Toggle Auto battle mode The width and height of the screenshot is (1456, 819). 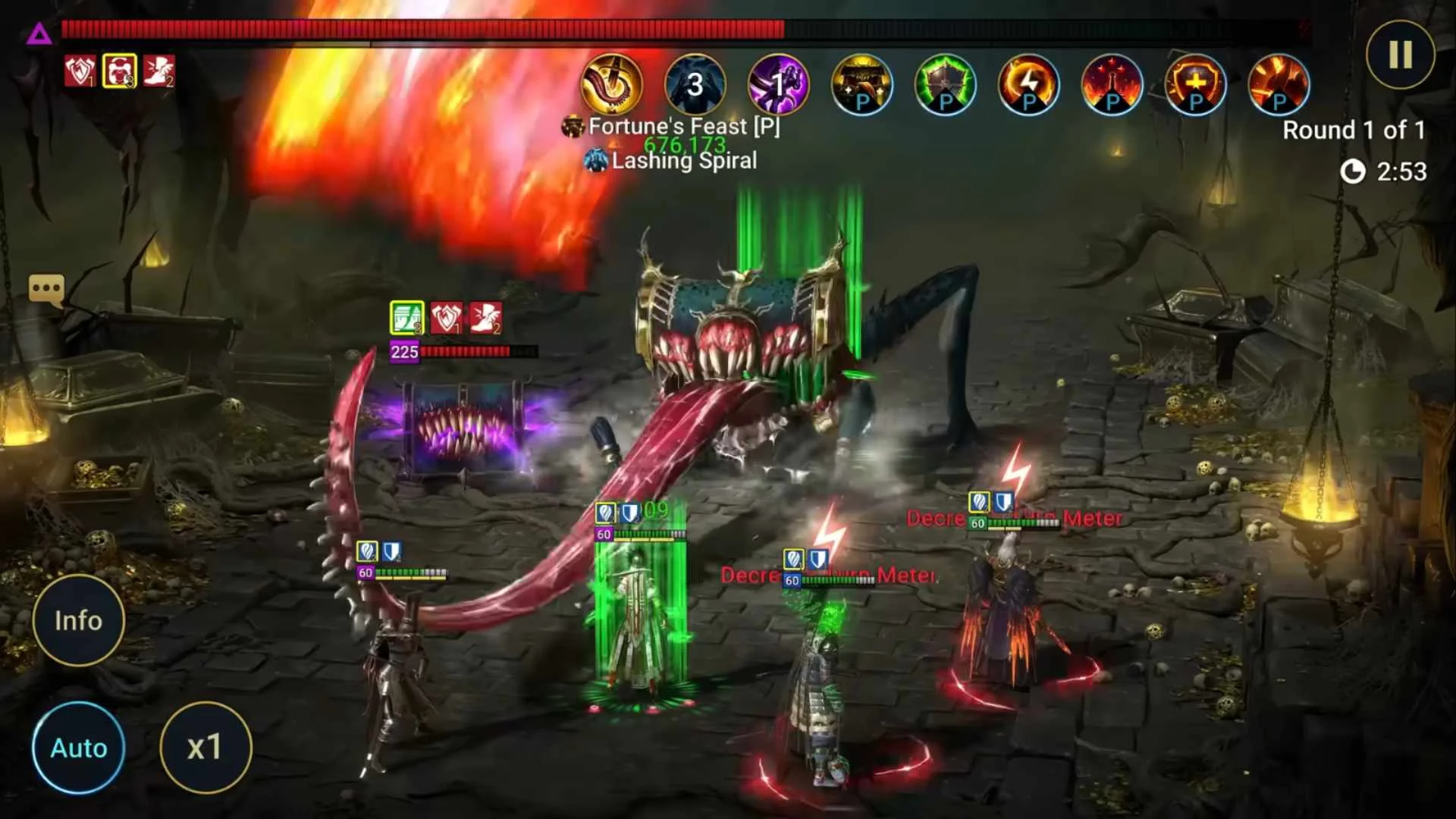(79, 748)
